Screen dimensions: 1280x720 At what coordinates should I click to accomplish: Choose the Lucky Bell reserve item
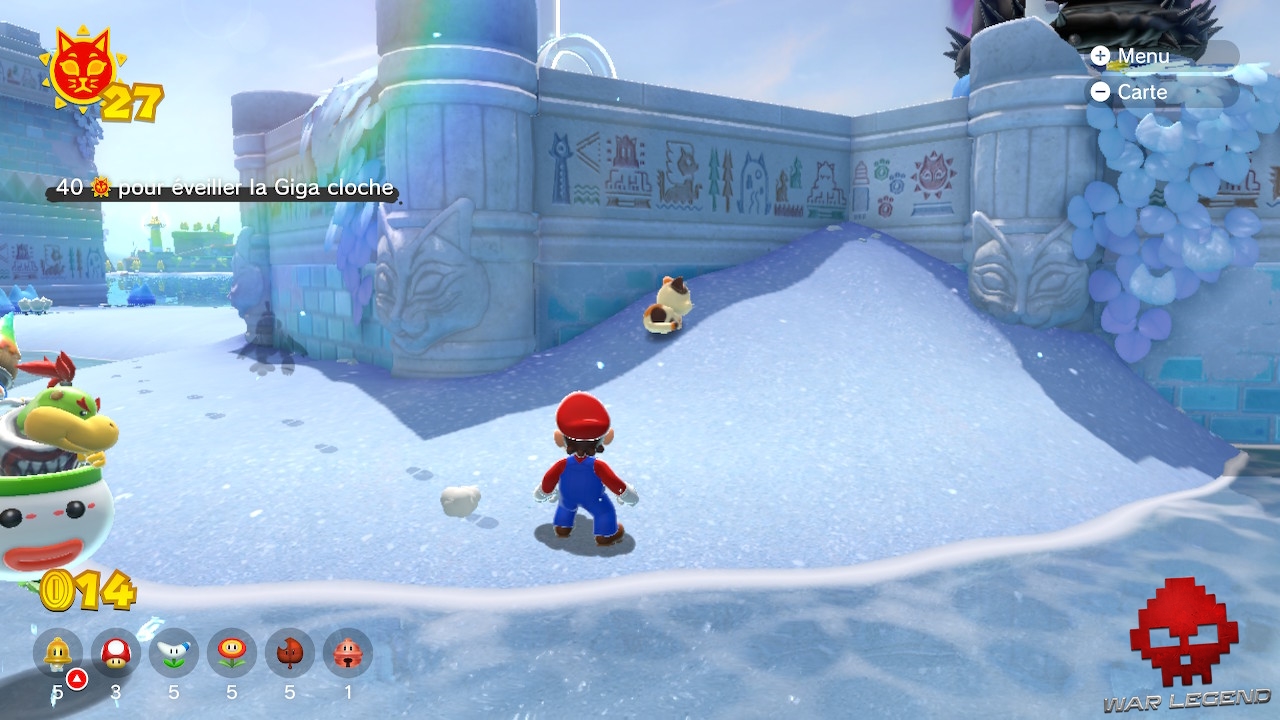[347, 654]
